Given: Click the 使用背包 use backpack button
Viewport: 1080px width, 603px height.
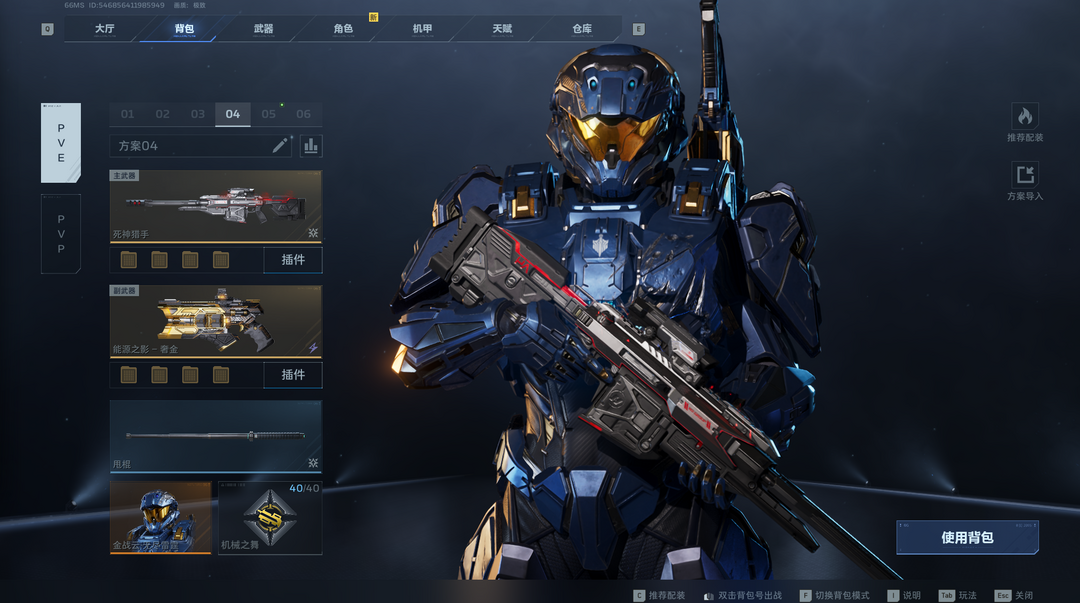Looking at the screenshot, I should click(x=967, y=537).
